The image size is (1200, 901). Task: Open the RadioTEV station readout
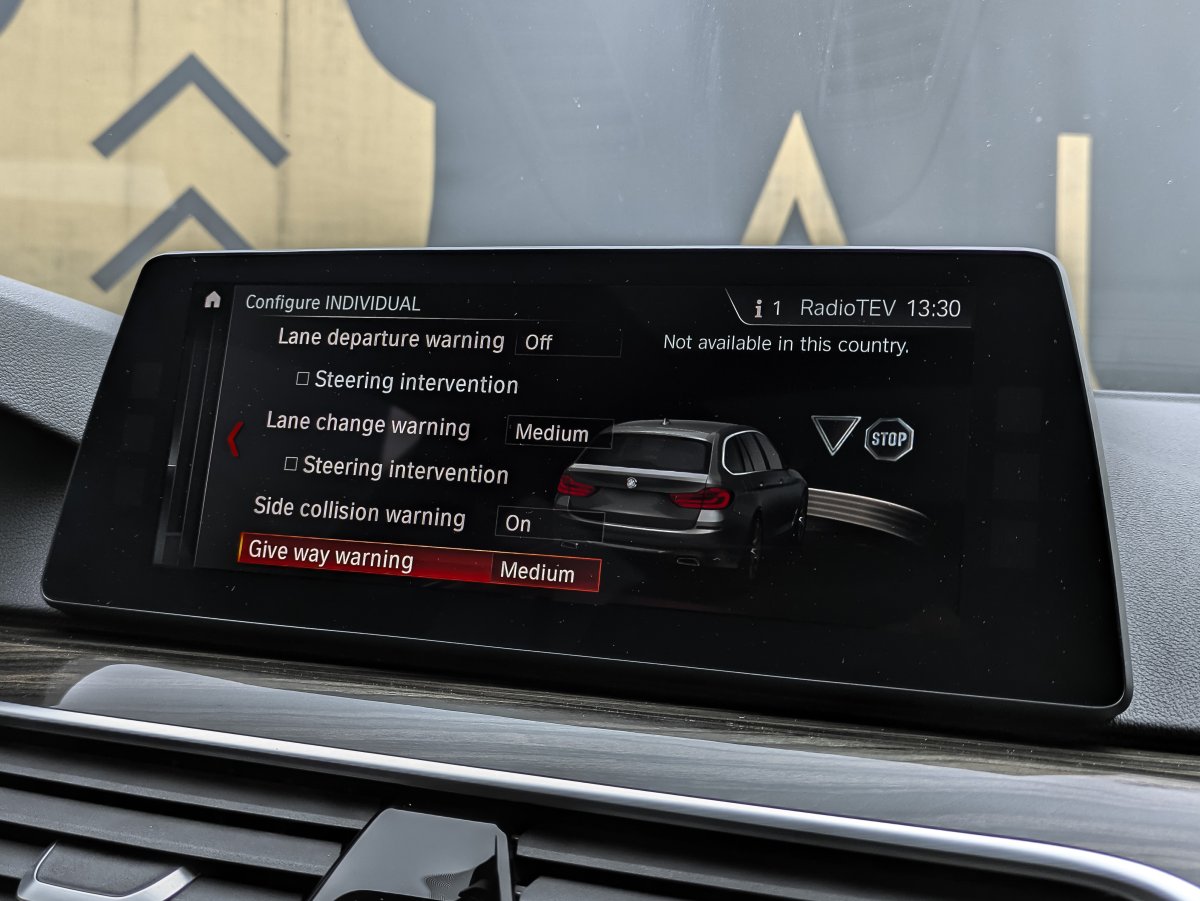click(x=848, y=308)
